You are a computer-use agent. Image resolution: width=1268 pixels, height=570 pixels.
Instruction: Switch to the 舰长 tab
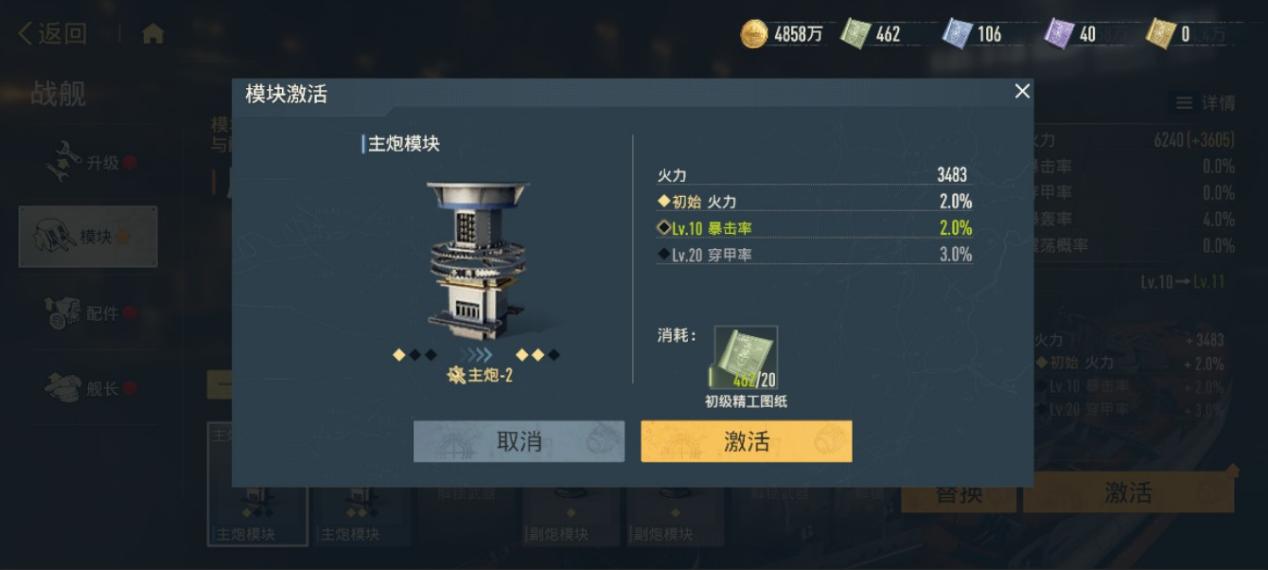coord(88,388)
